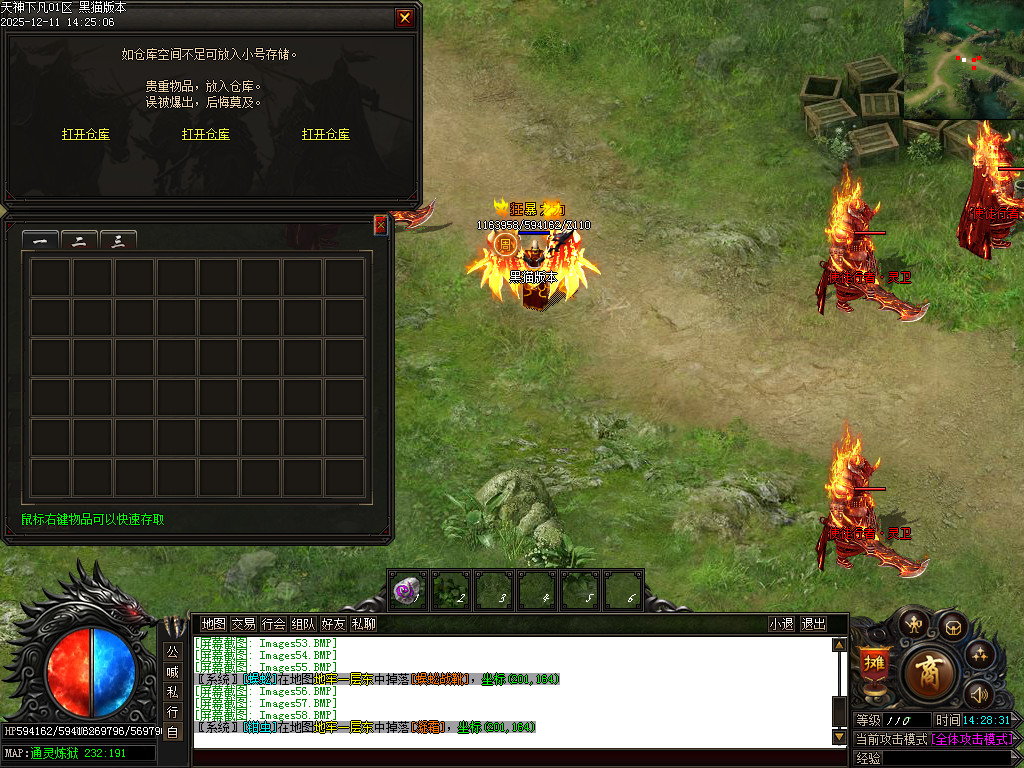Switch to storage tab 一
The height and width of the screenshot is (768, 1024).
coord(40,240)
